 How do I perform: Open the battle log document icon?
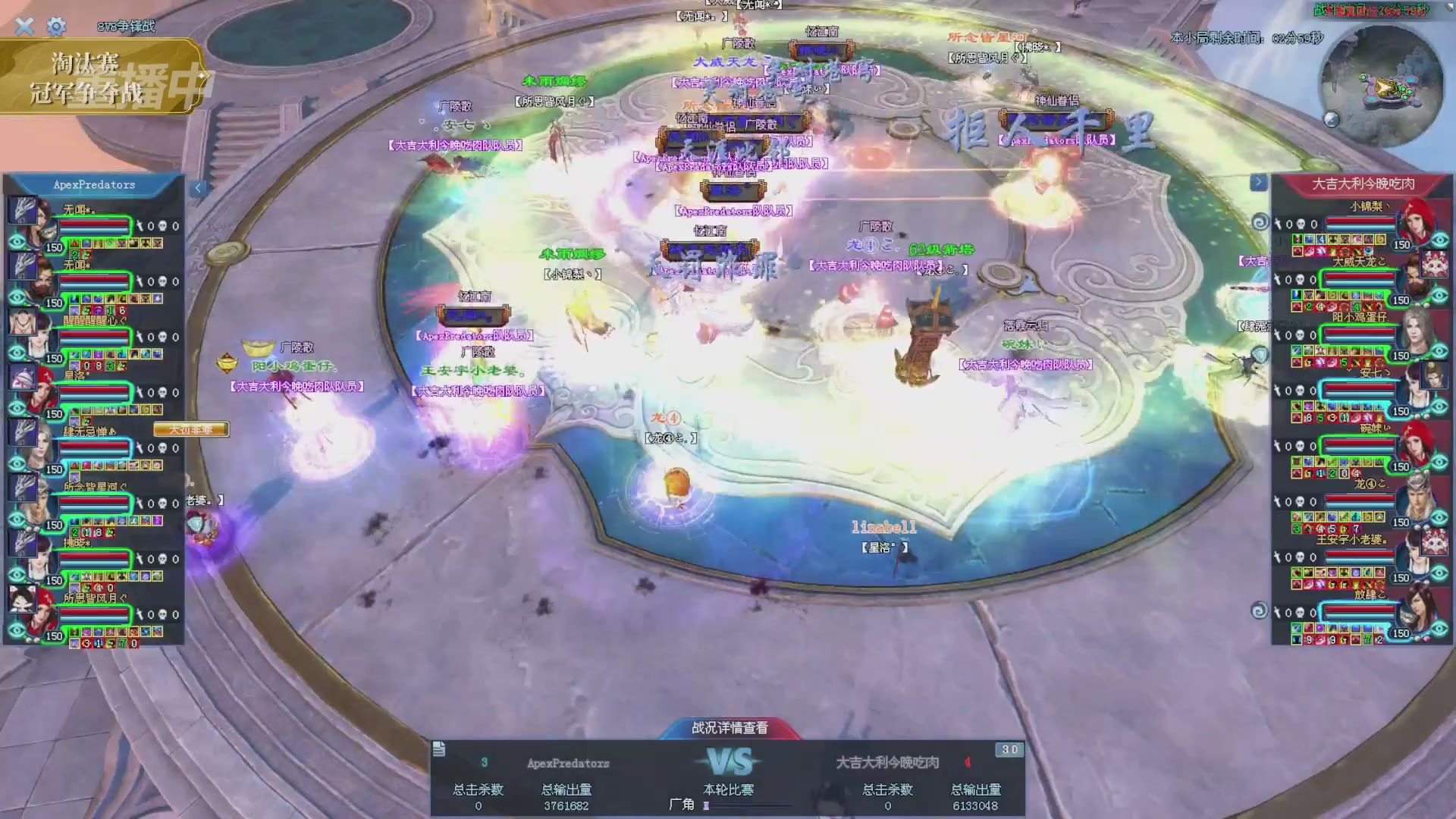(439, 749)
